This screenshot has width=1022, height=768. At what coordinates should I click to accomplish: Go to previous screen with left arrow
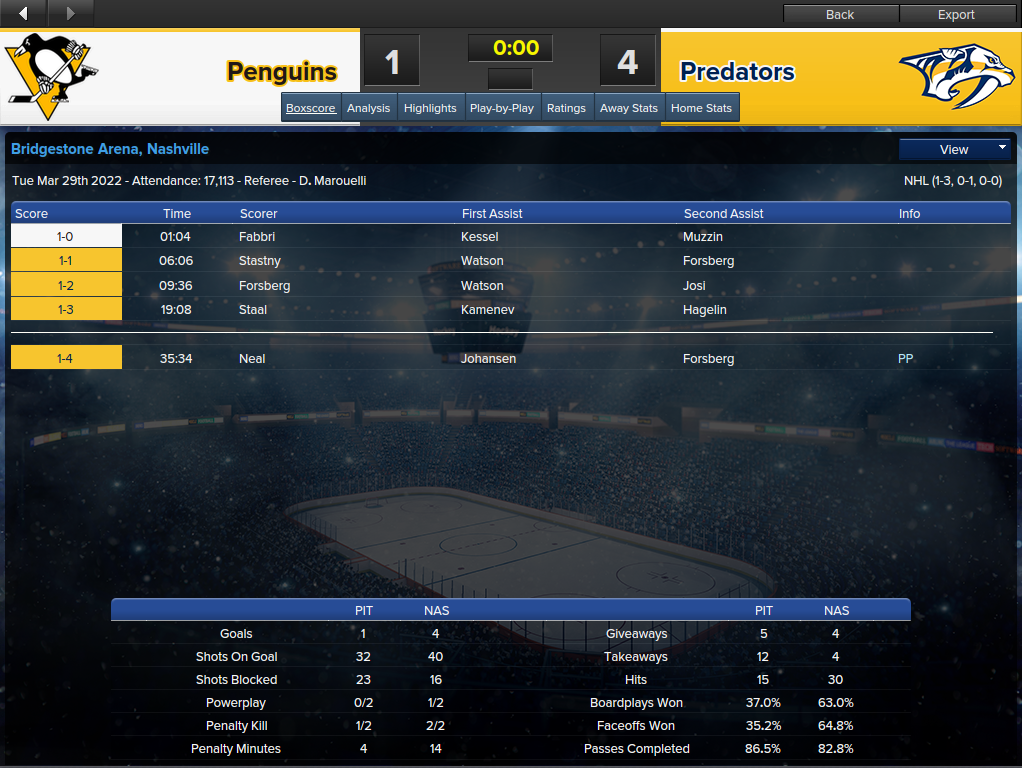[x=24, y=13]
